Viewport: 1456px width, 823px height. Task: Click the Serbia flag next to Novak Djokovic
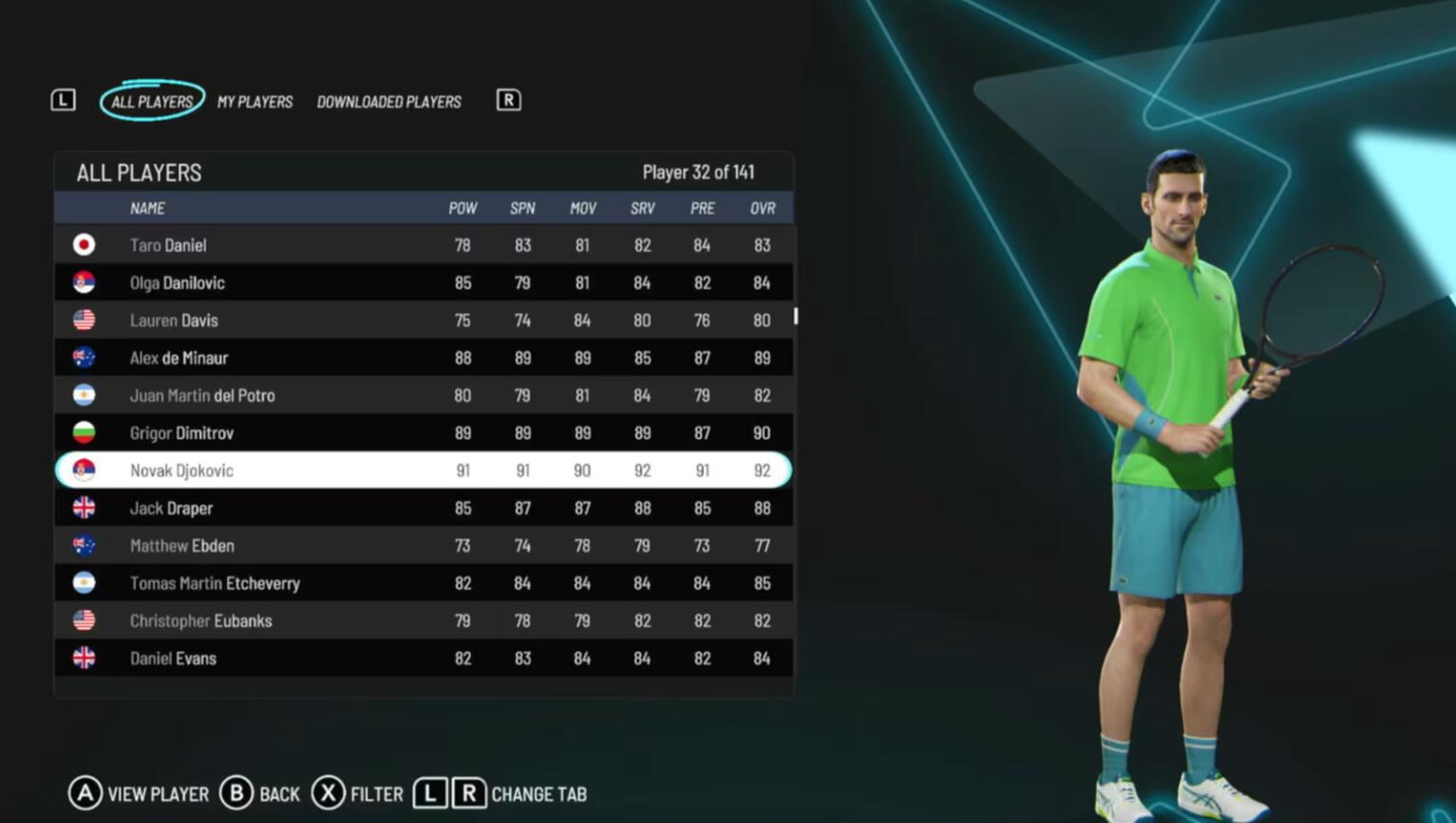[84, 469]
